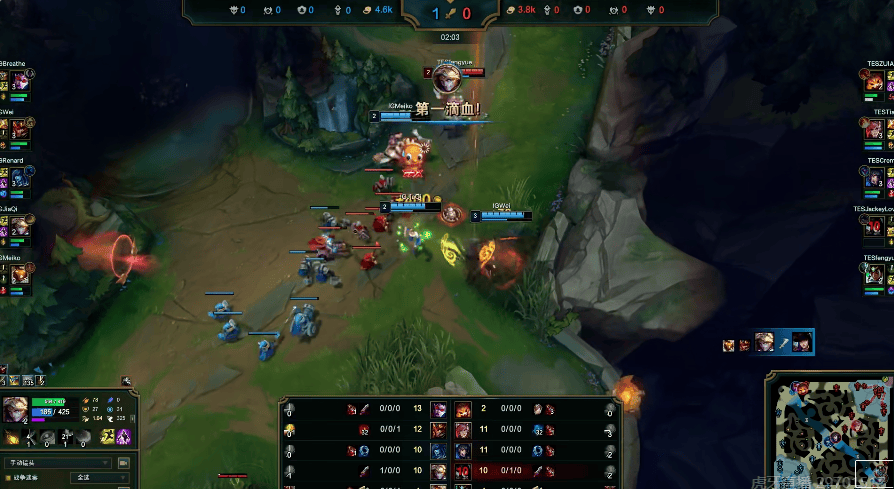Screen dimensions: 894x489
Task: Open the camera mode dropdown
Action: pyautogui.click(x=58, y=463)
